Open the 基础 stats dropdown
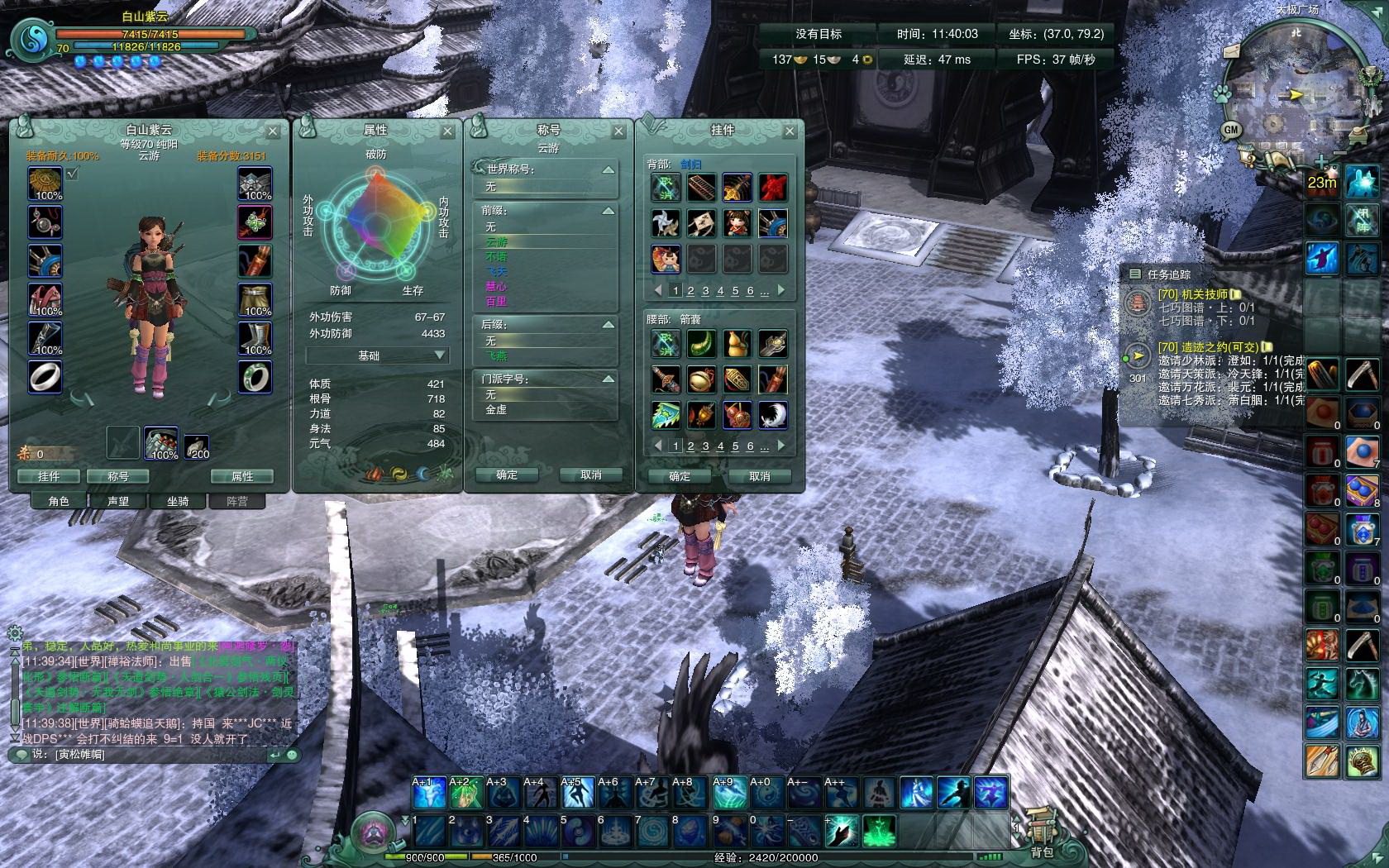 click(377, 355)
